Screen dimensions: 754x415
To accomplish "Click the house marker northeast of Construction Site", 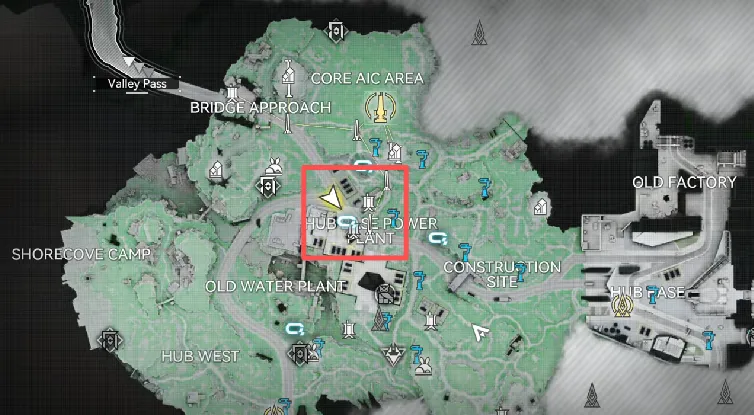I will pyautogui.click(x=540, y=206).
